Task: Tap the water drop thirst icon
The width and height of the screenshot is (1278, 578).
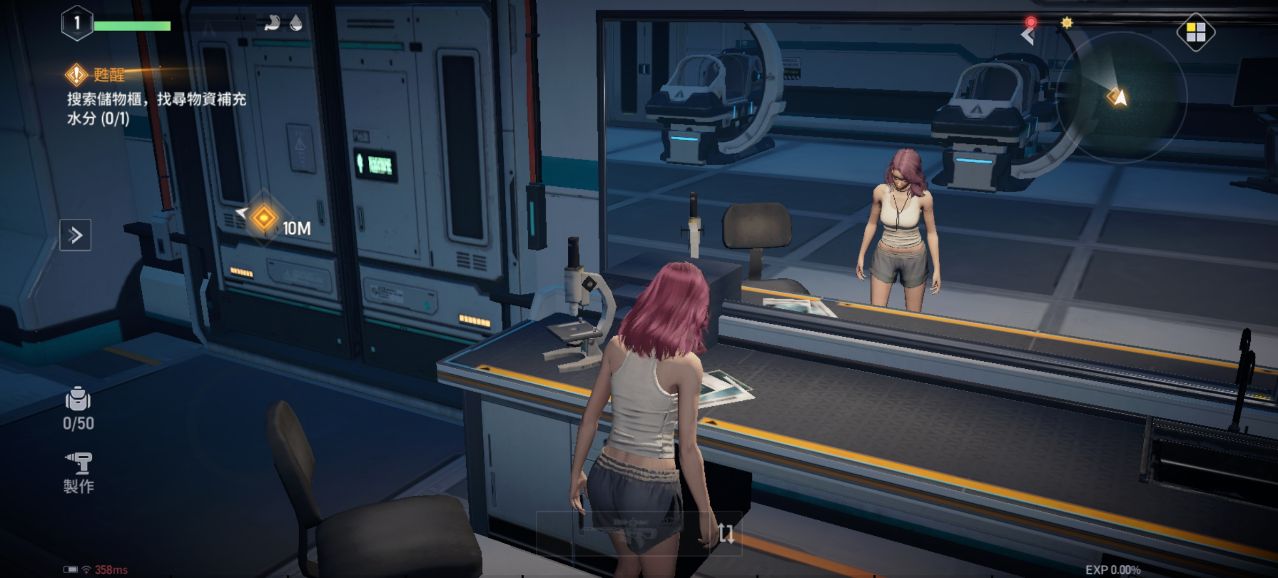Action: coord(296,24)
